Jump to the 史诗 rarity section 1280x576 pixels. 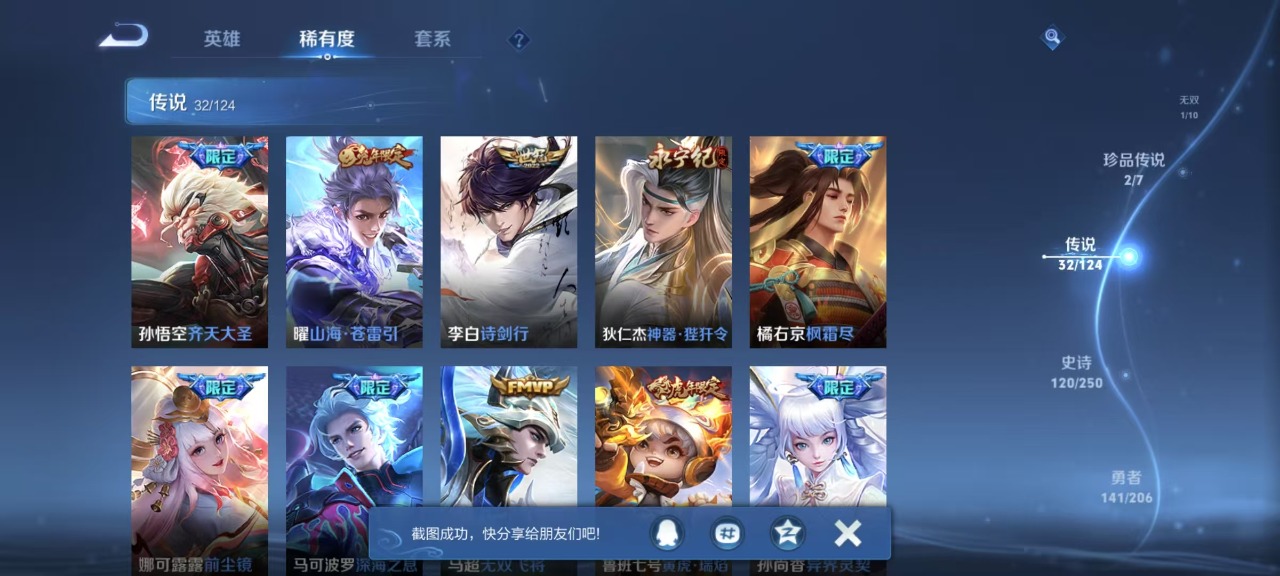click(1076, 372)
